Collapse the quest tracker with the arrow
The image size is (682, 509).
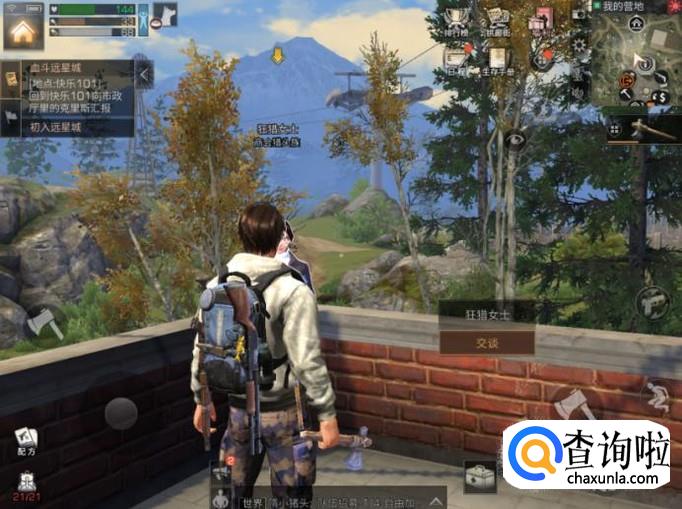tap(144, 73)
